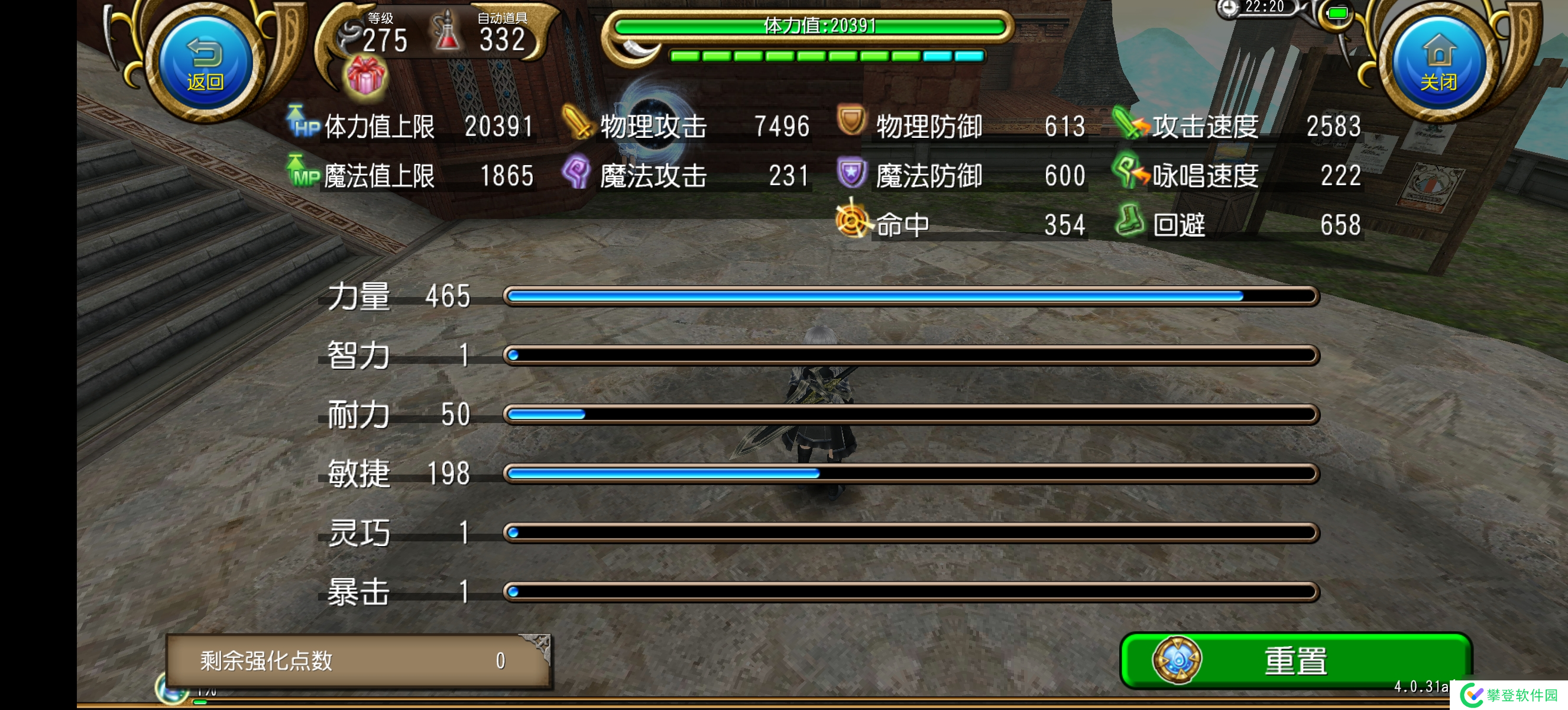1568x710 pixels.
Task: Select the 灵巧 dexterity stat bar
Action: tap(911, 533)
